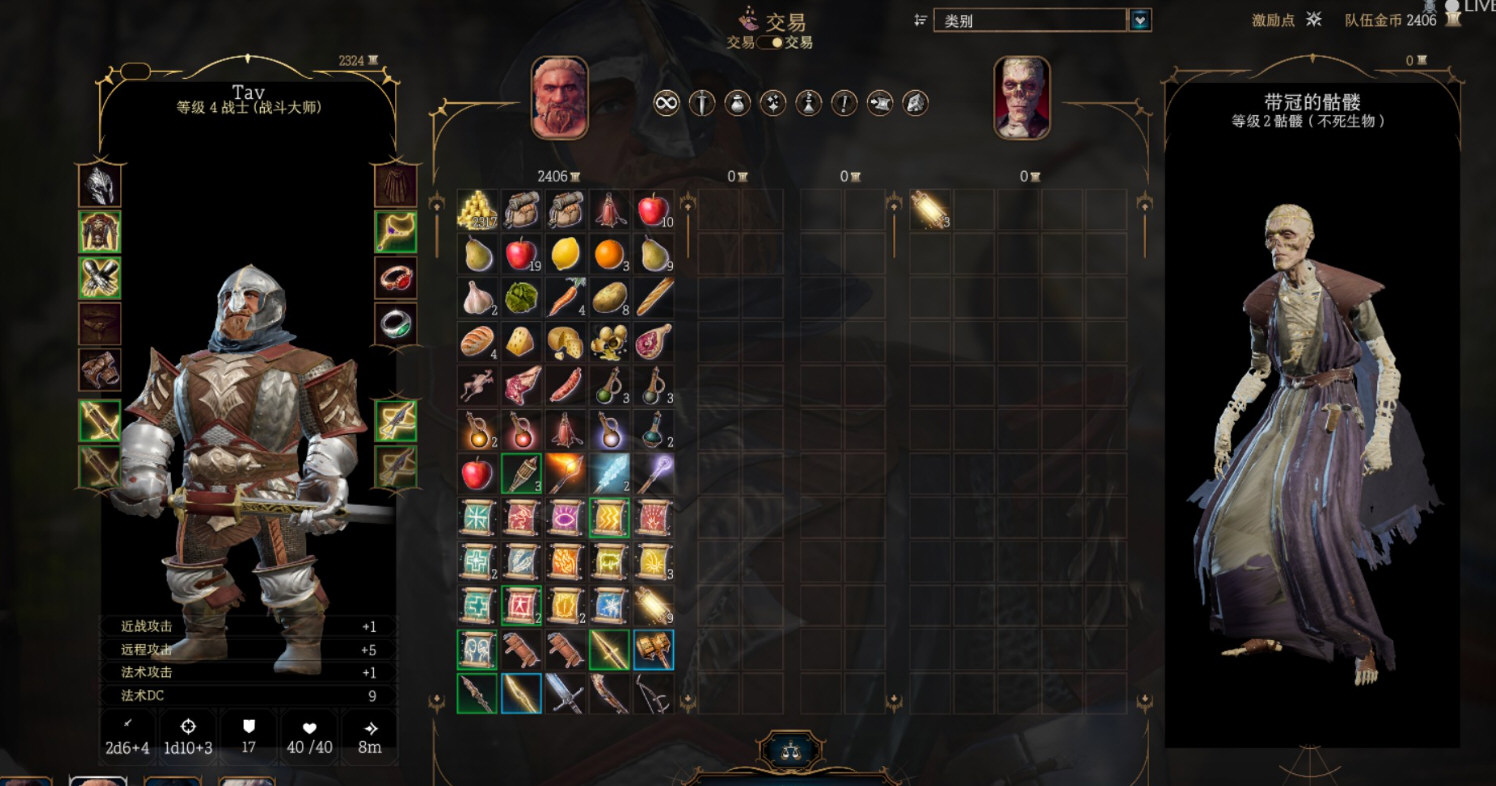
Task: Choose the potato stack of eight
Action: click(609, 298)
